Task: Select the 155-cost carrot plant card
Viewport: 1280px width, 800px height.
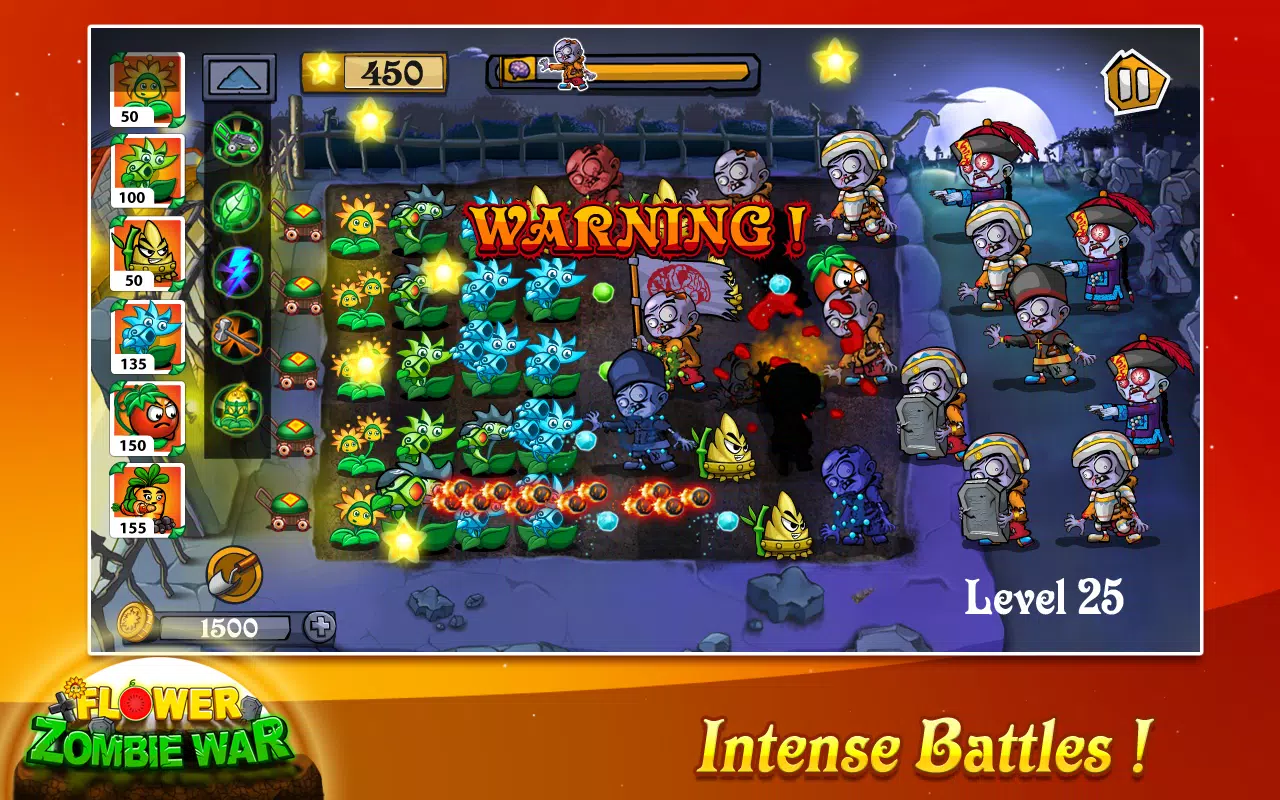Action: pos(147,490)
